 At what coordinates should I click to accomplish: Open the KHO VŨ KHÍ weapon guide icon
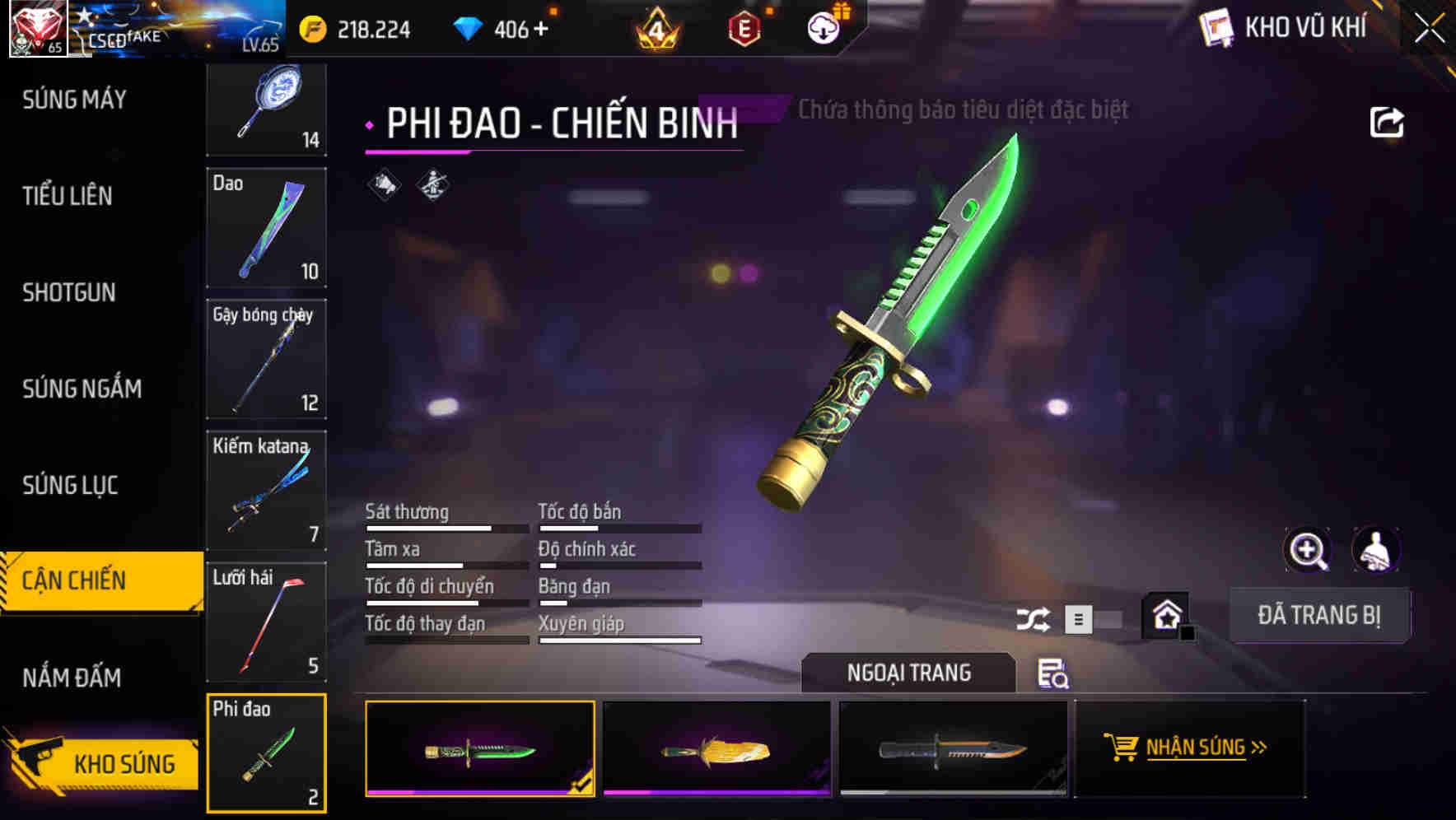point(1214,27)
